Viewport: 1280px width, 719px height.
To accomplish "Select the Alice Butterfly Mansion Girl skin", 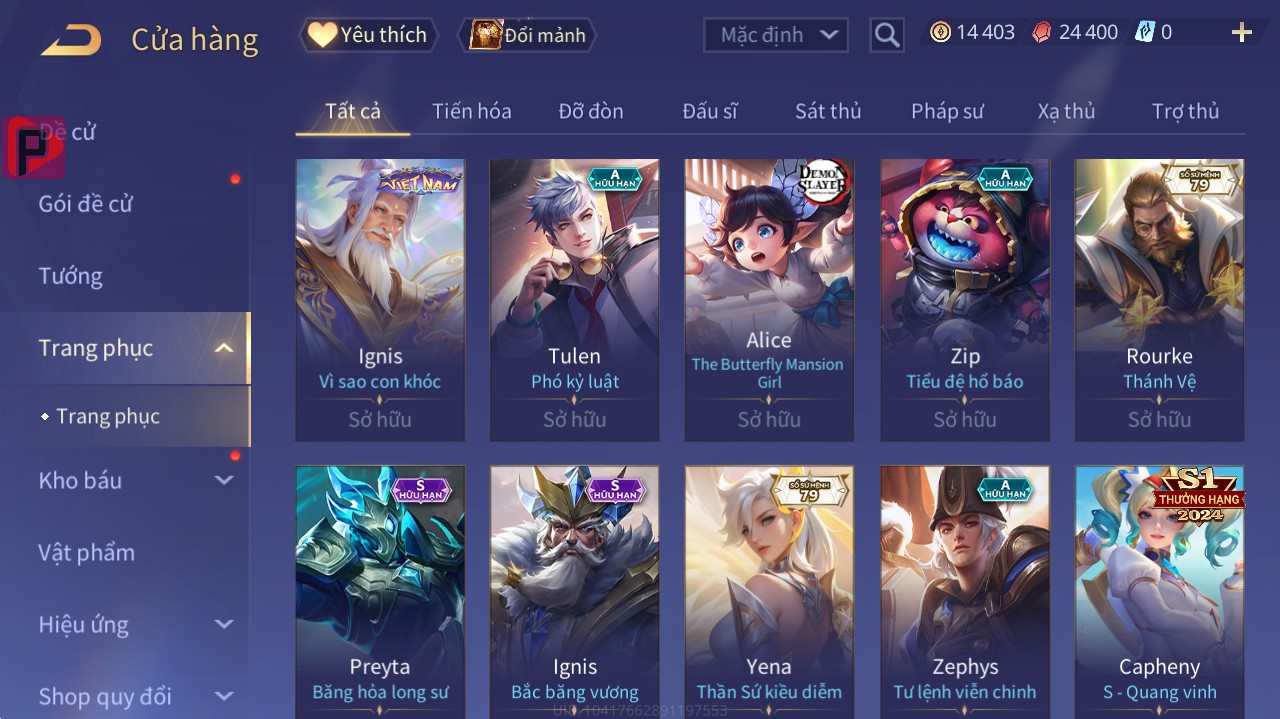I will pyautogui.click(x=768, y=300).
